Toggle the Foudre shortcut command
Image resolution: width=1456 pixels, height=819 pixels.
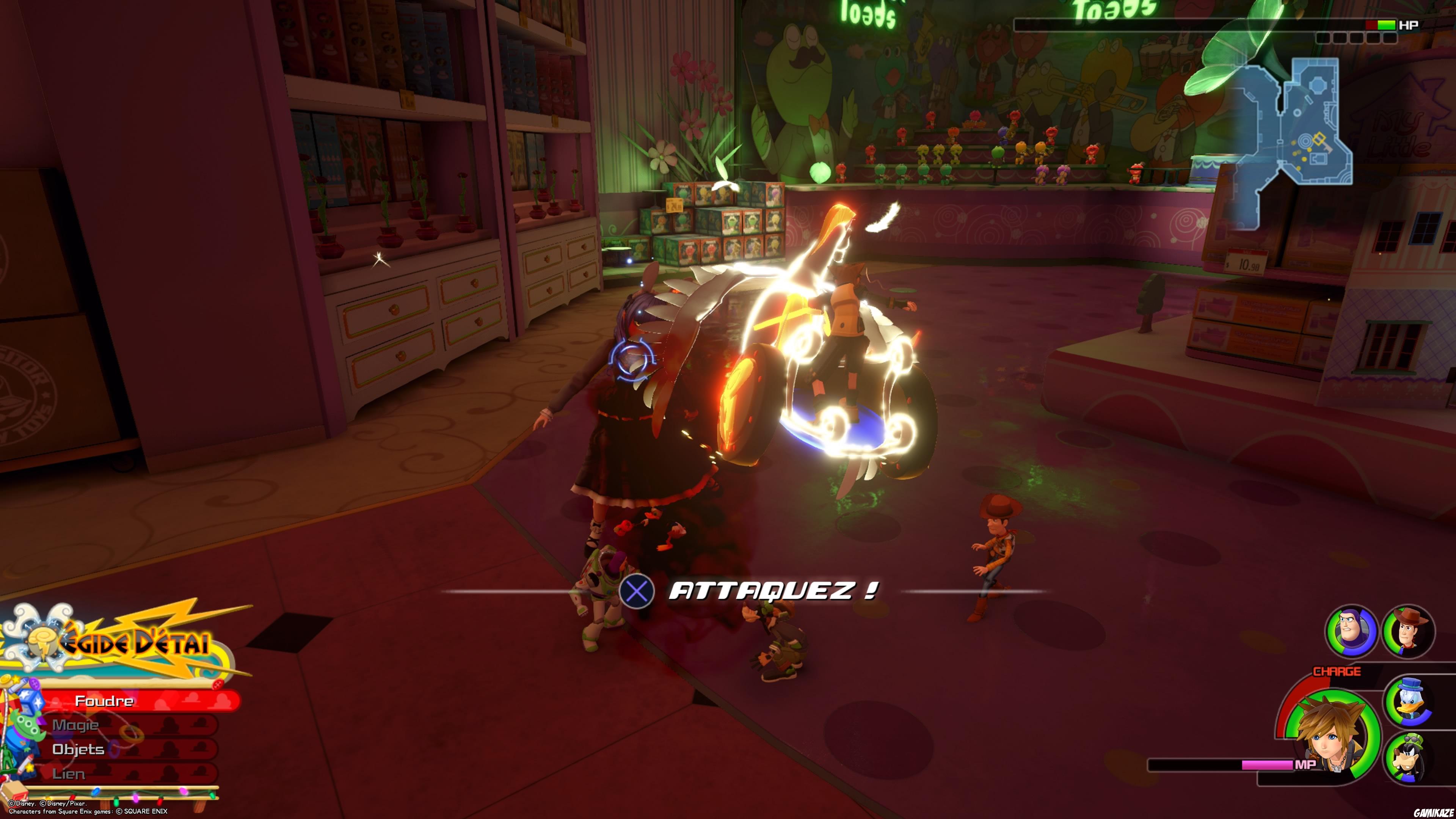tap(105, 701)
